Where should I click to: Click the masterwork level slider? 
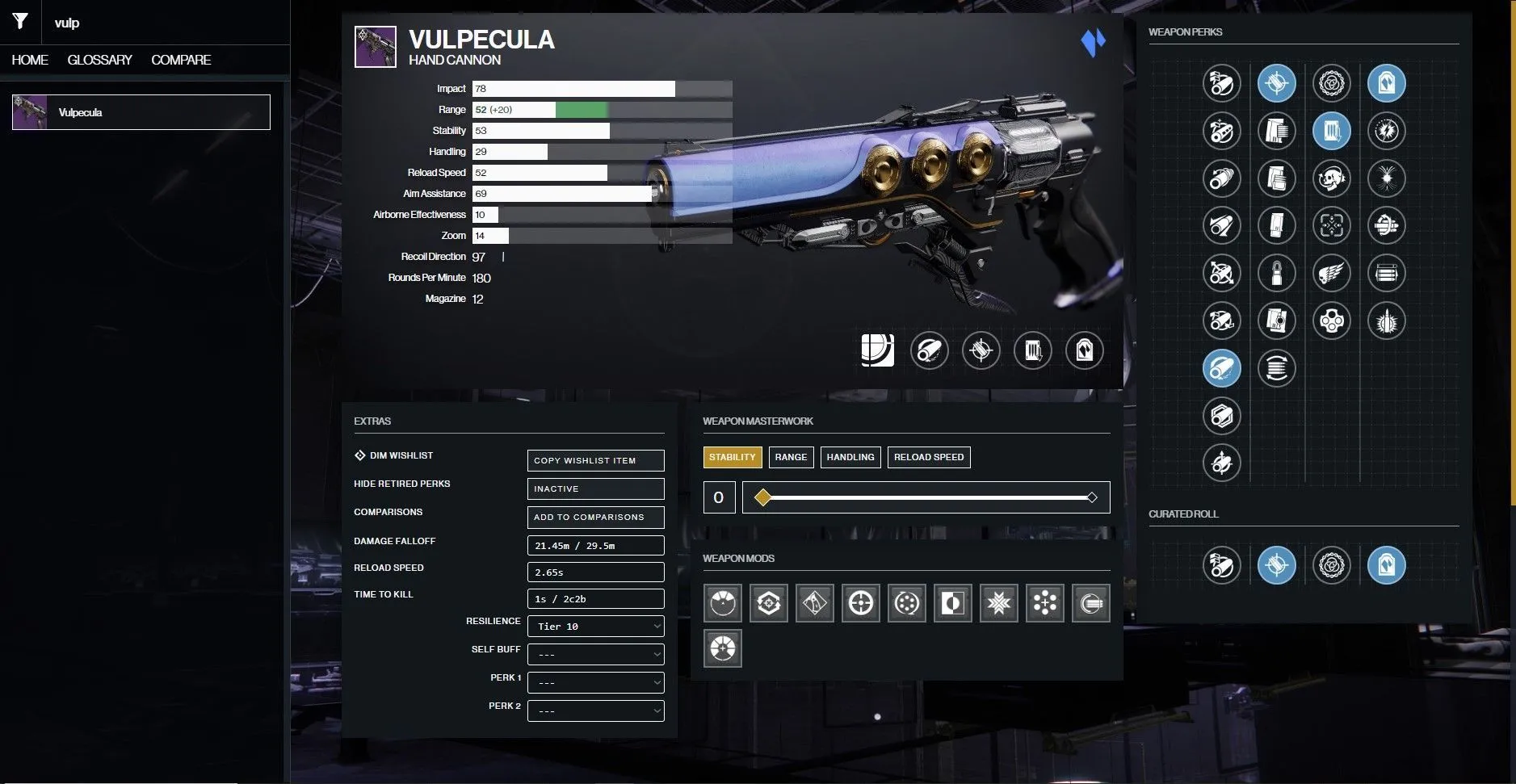[925, 497]
